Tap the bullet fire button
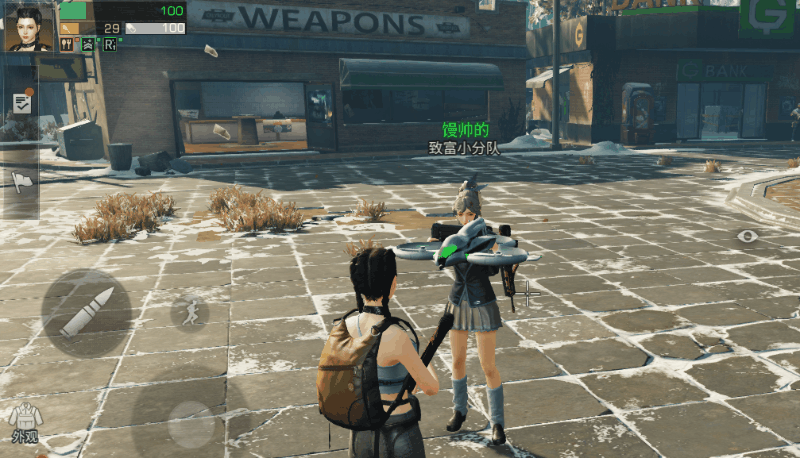The image size is (800, 458). point(86,313)
